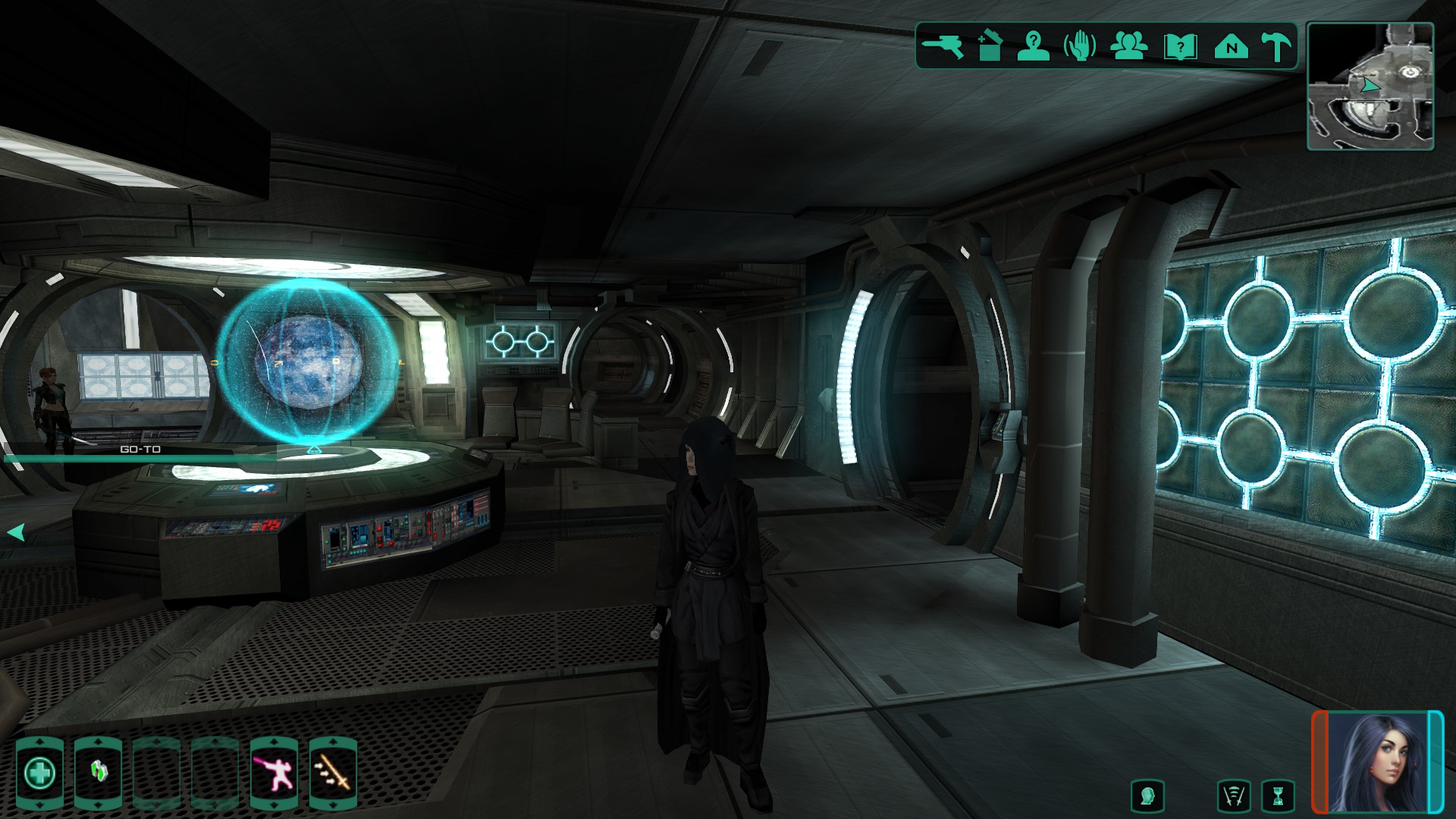Open the Inventory crate icon
Image resolution: width=1456 pixels, height=819 pixels.
pyautogui.click(x=989, y=46)
